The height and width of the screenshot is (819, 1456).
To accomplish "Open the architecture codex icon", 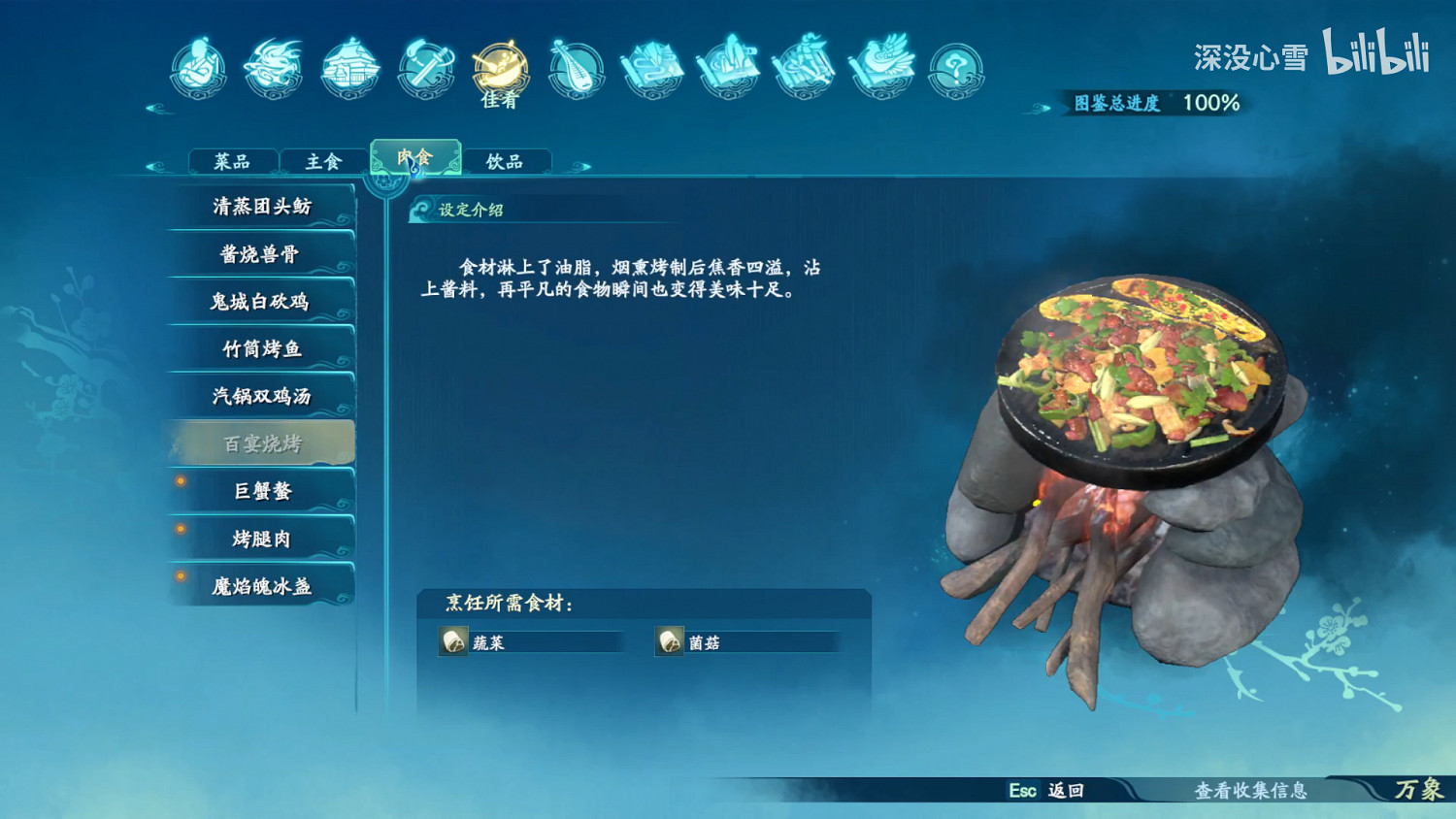I will 347,68.
